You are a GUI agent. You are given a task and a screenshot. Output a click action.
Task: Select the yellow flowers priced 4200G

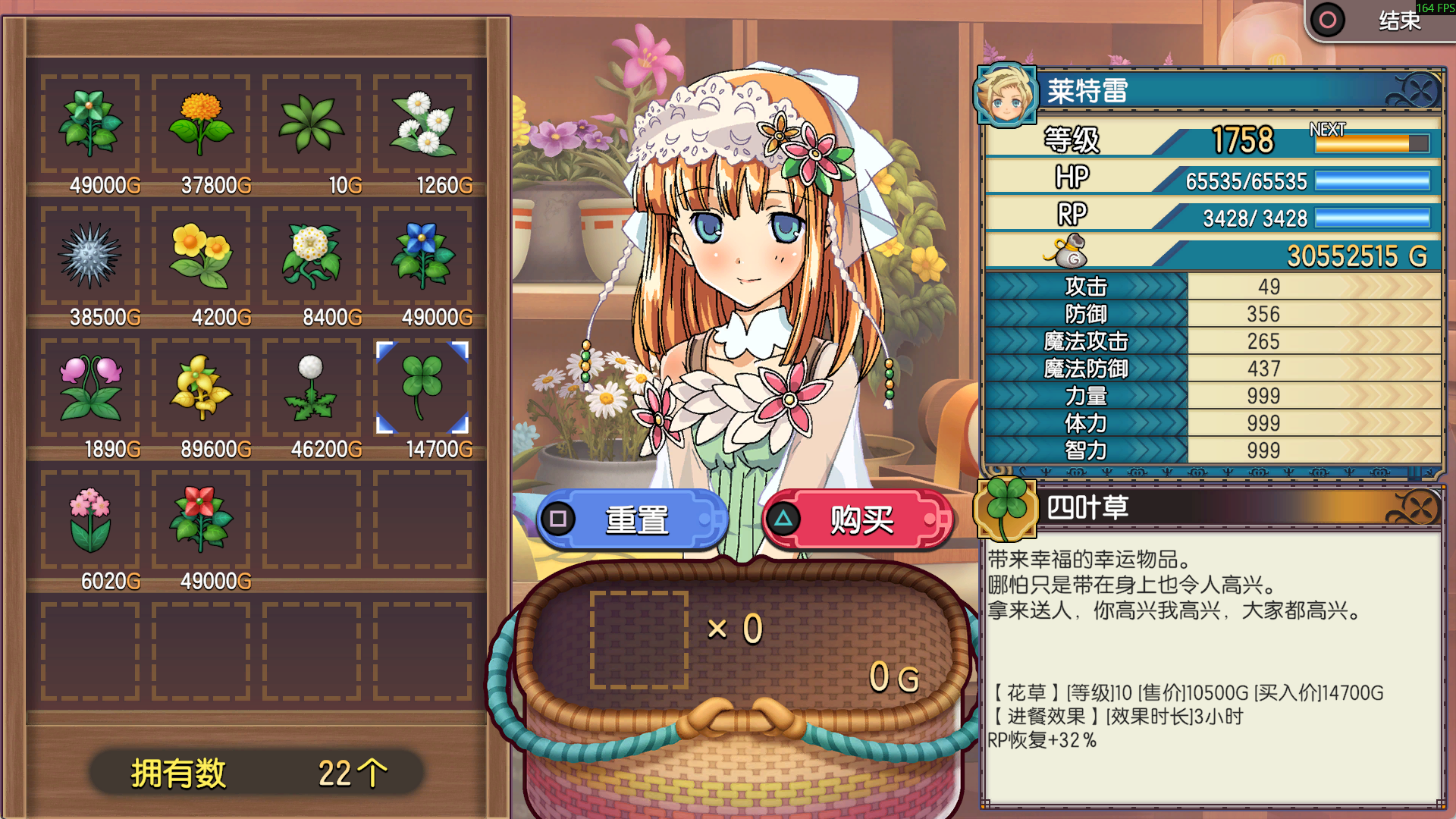pyautogui.click(x=201, y=256)
